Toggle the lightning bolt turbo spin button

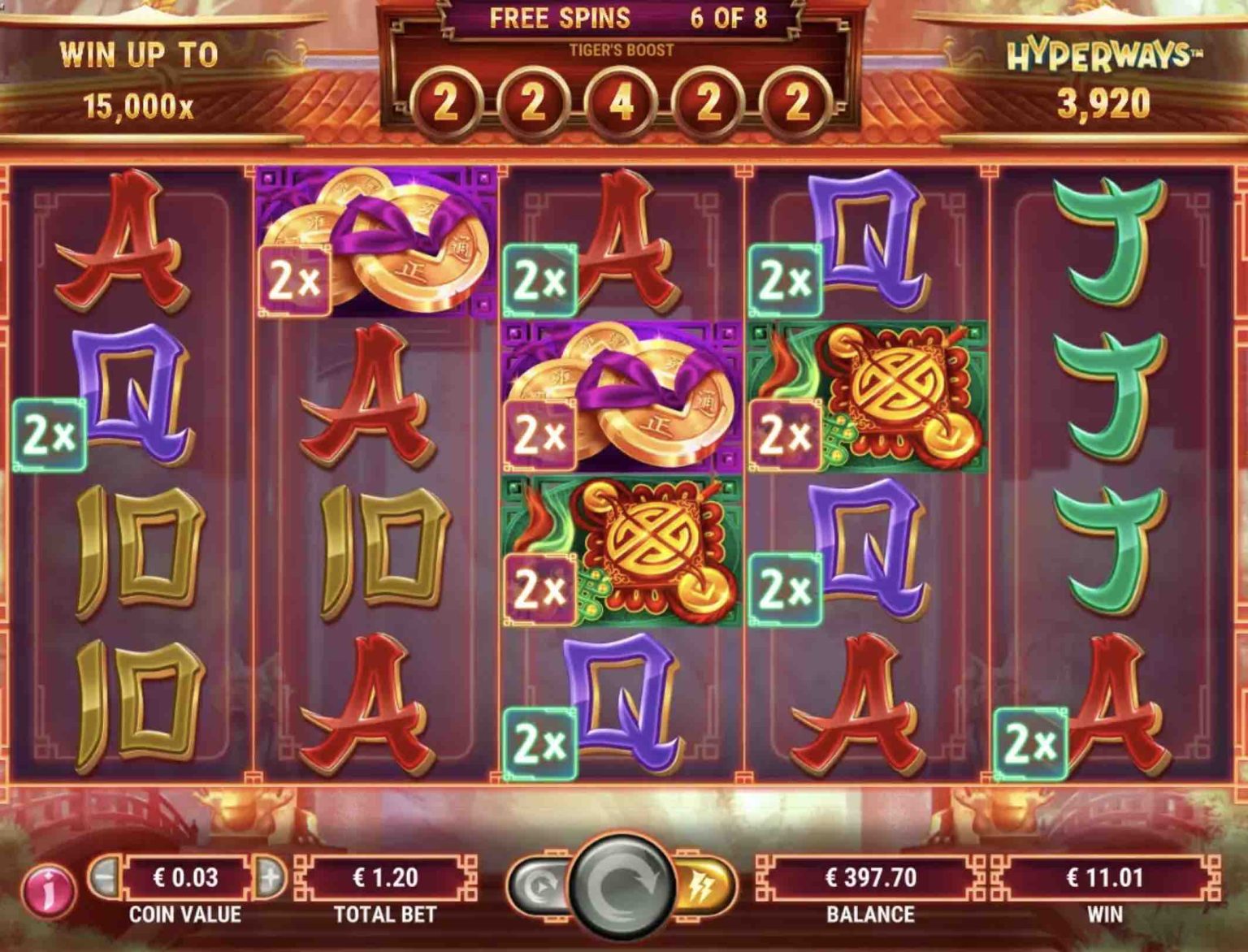tap(701, 886)
